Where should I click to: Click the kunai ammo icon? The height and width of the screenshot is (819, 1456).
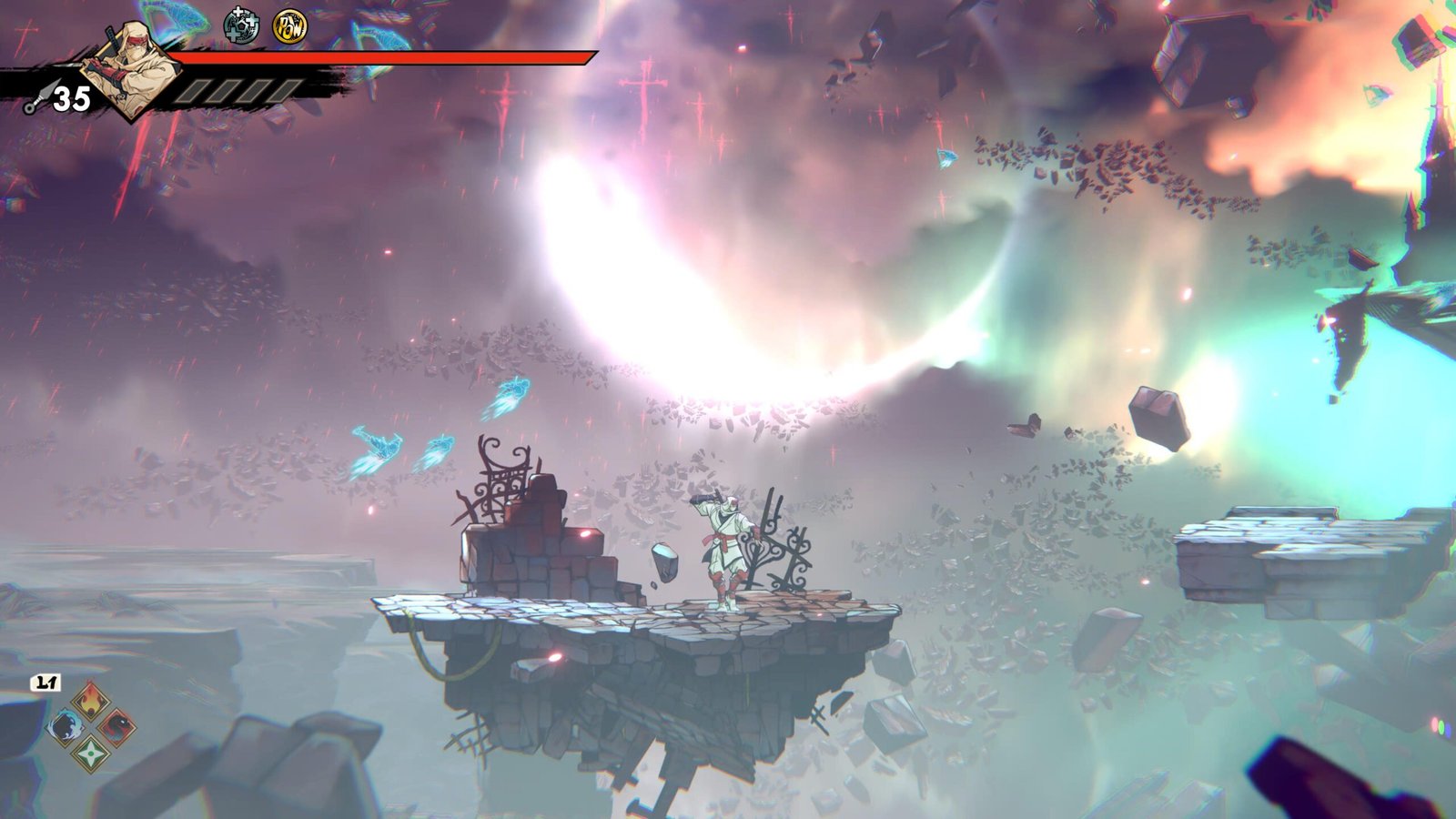[35, 100]
